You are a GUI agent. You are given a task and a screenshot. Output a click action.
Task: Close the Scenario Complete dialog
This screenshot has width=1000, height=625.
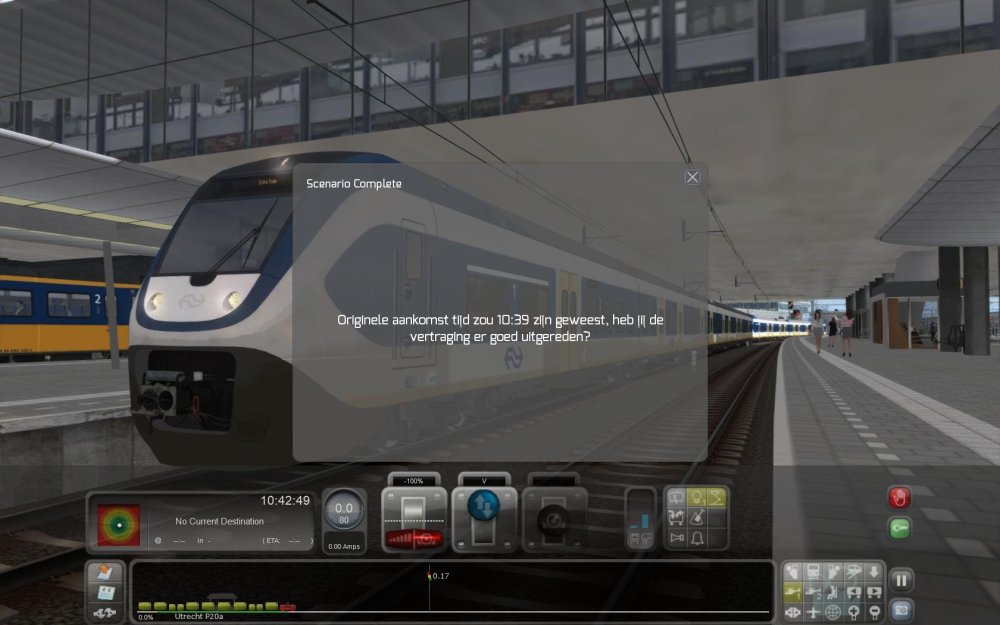(692, 177)
